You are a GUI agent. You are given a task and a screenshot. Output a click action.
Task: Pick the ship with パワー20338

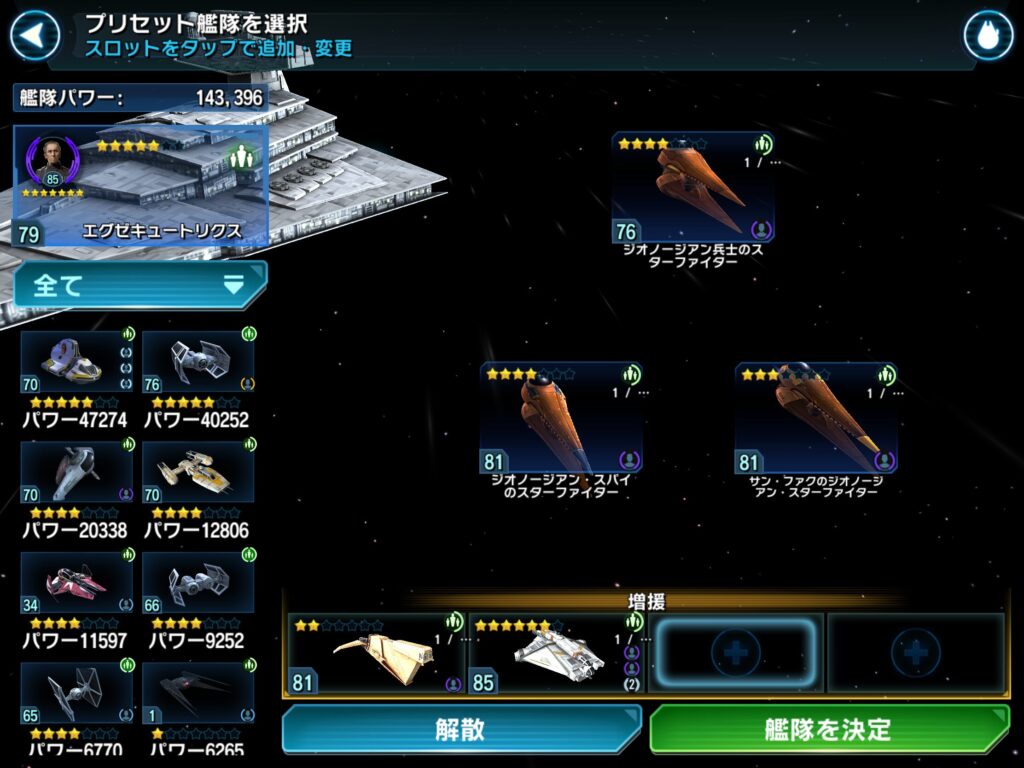pyautogui.click(x=77, y=473)
